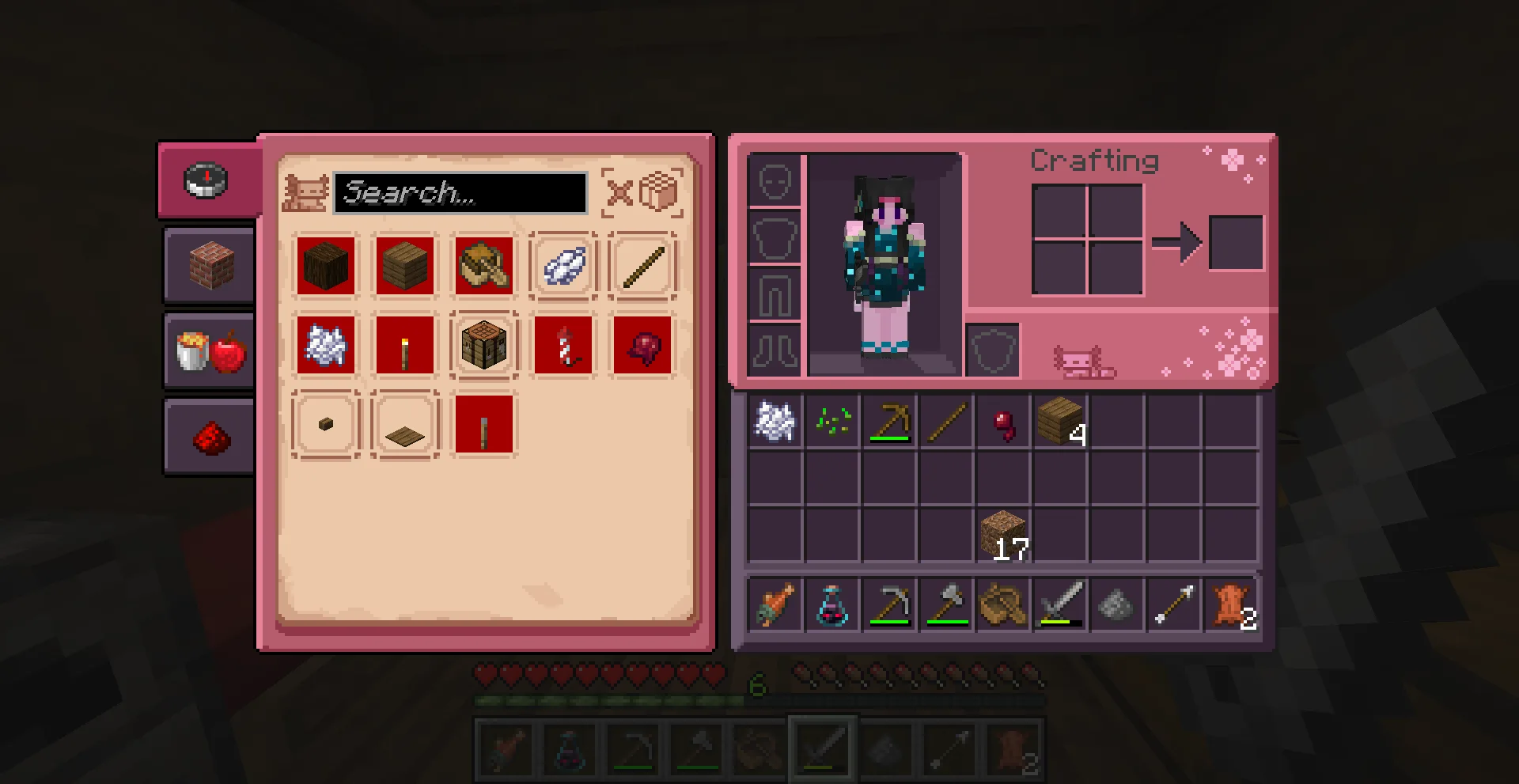Toggle the craftable-only recipe filter
Image resolution: width=1519 pixels, height=784 pixels.
point(642,192)
